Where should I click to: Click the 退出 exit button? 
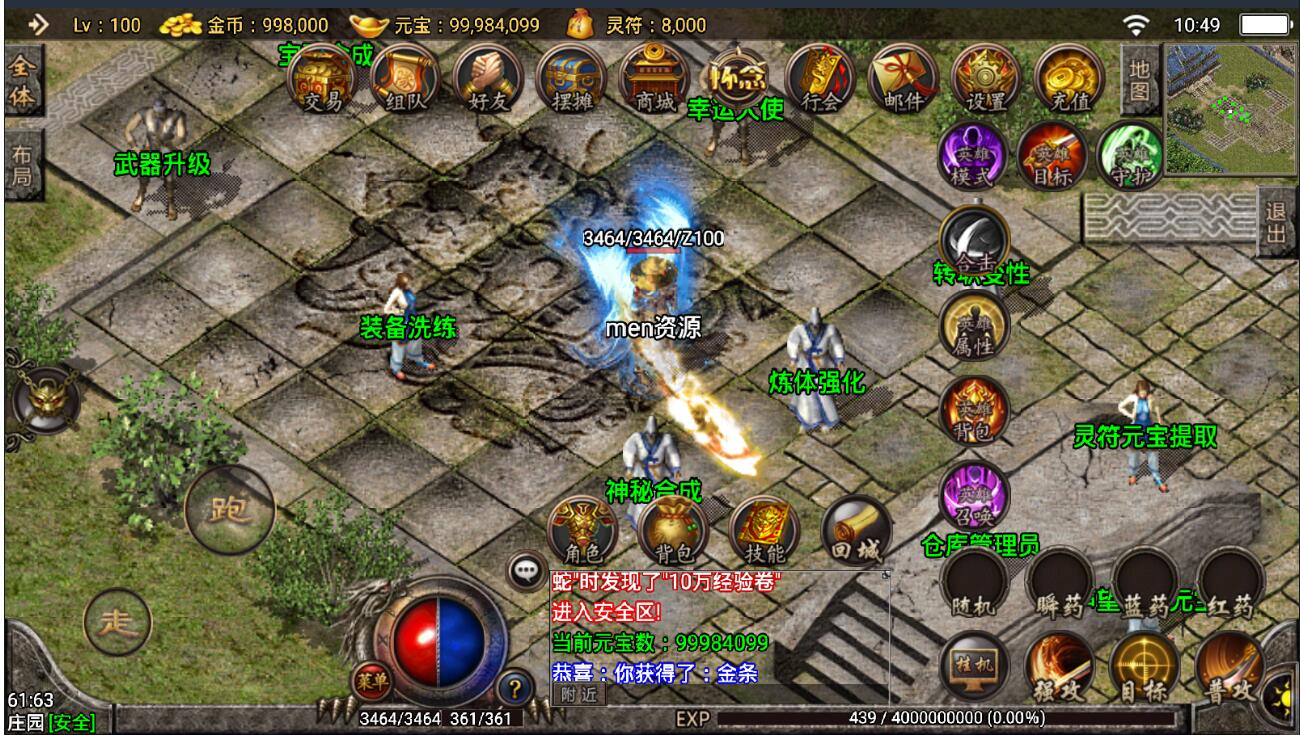click(1276, 223)
